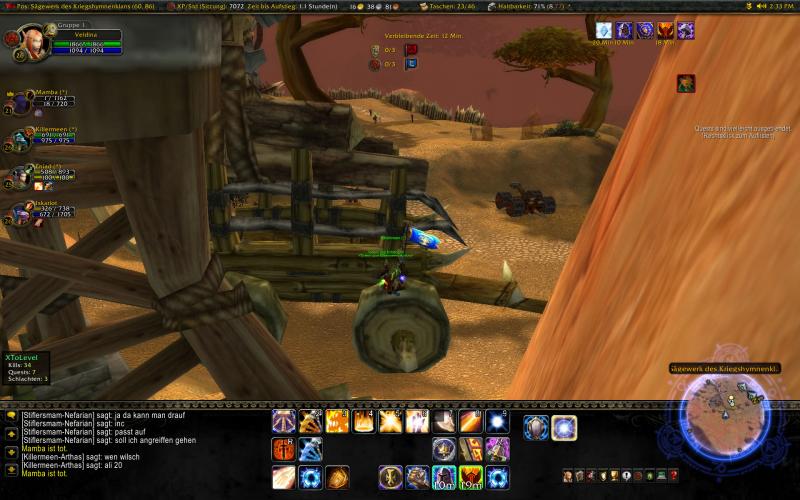Use the ability showing 19m cooldown
Viewport: 800px width, 500px height.
coord(471,477)
